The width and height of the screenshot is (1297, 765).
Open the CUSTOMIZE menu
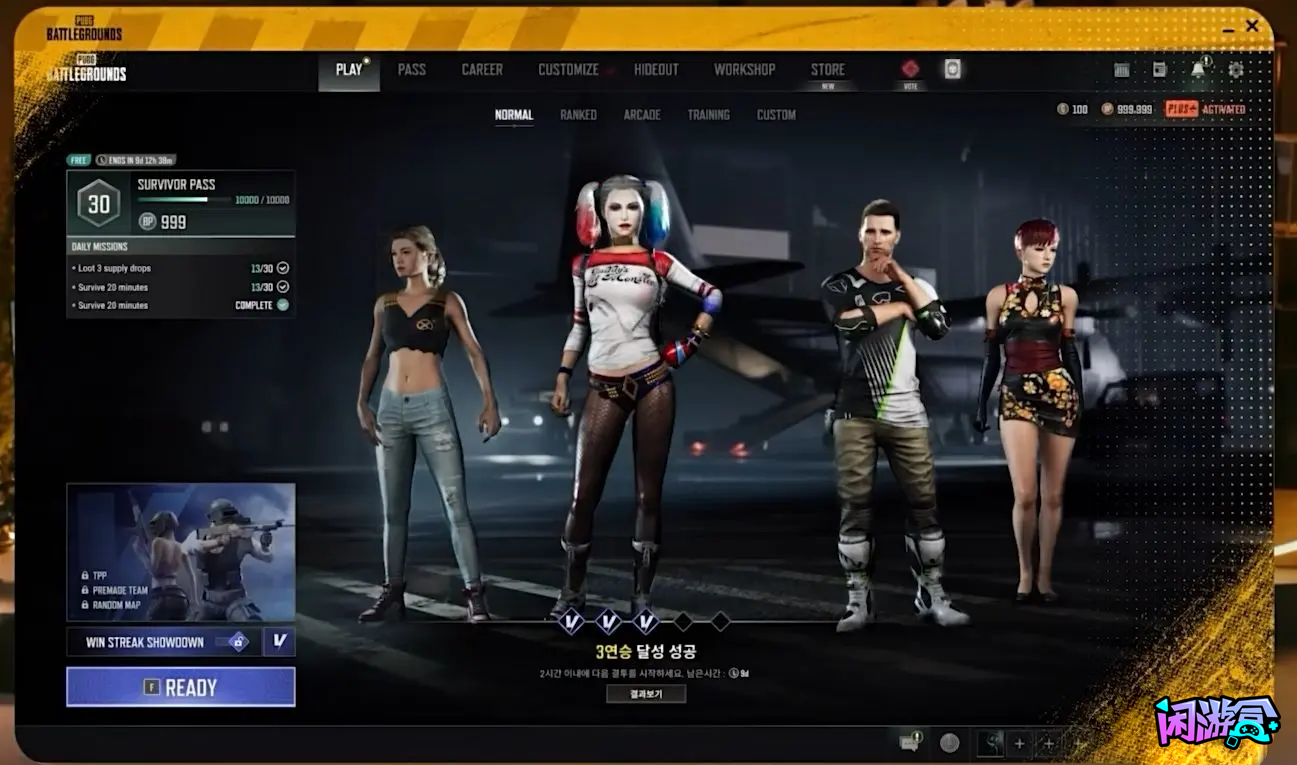click(x=568, y=70)
